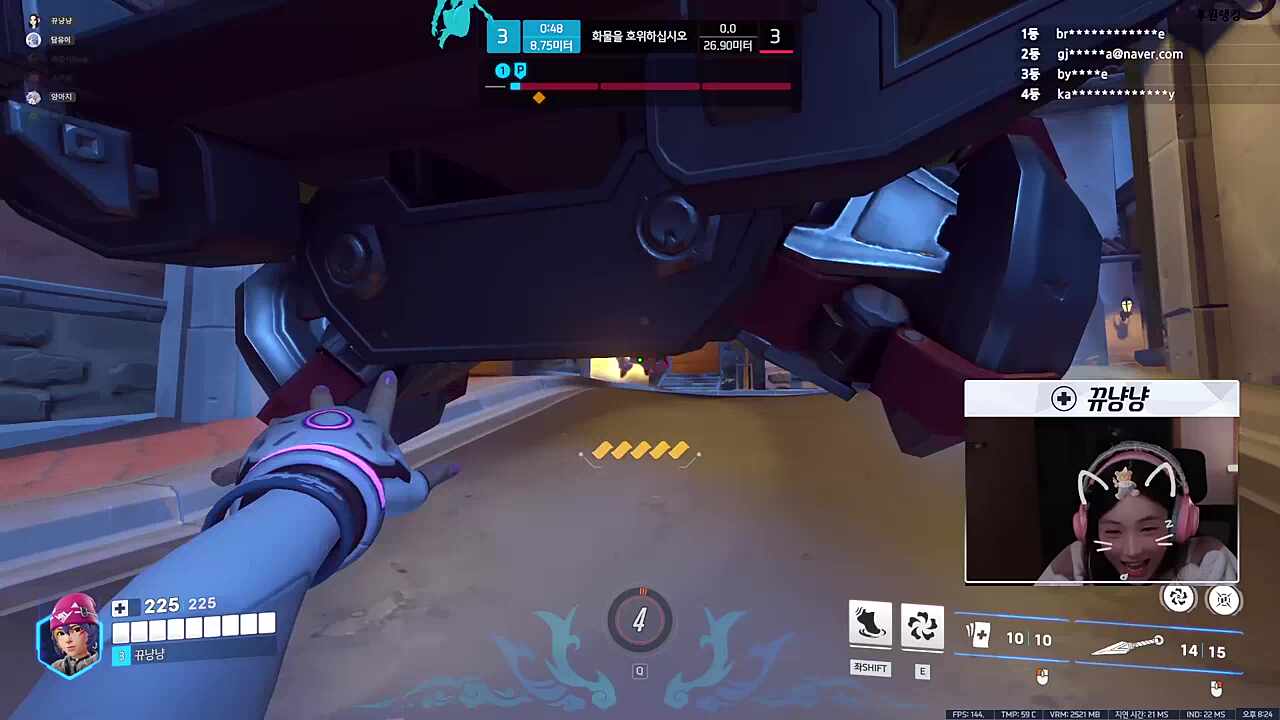The height and width of the screenshot is (720, 1280).
Task: Click the FPS: 144 status readout
Action: 968,715
